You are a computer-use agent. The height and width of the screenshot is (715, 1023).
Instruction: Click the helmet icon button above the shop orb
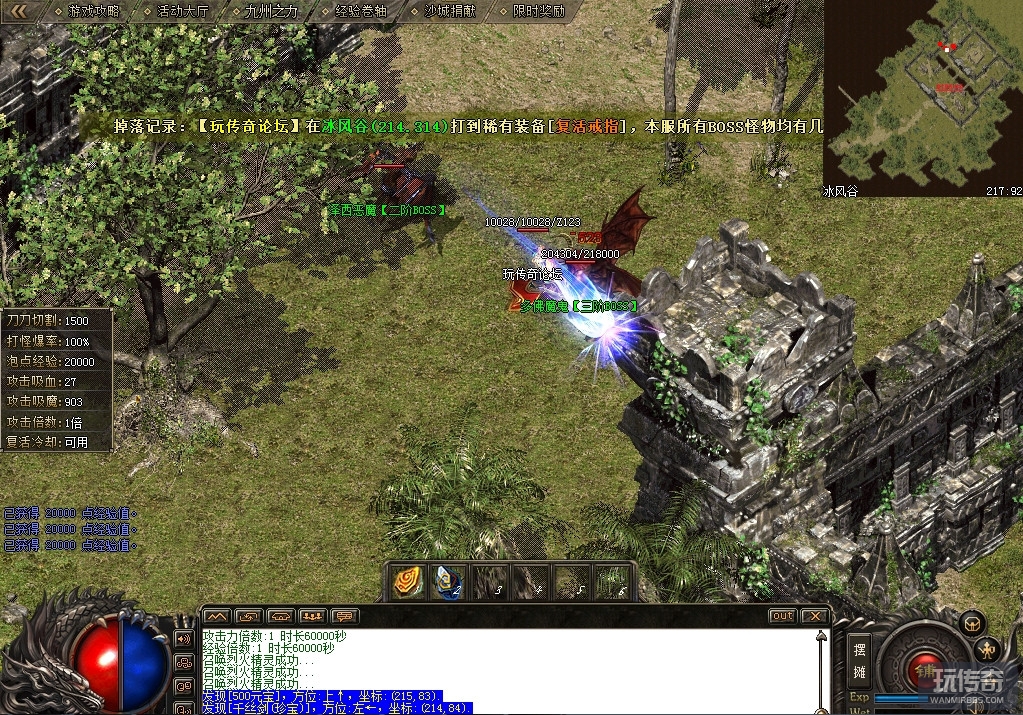[970, 623]
